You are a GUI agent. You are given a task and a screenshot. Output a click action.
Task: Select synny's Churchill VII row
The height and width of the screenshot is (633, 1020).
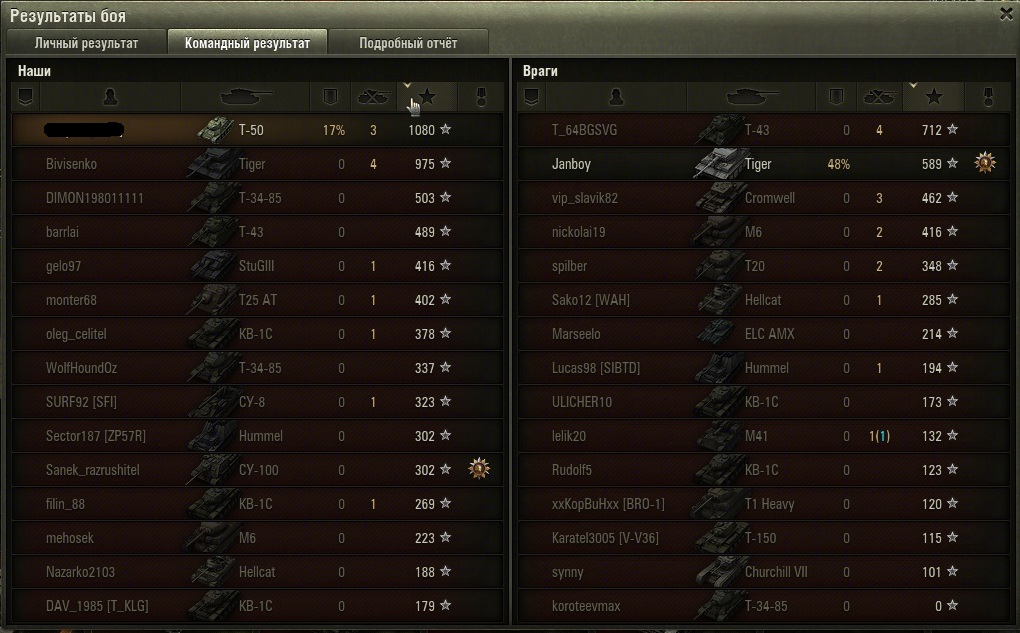point(756,572)
